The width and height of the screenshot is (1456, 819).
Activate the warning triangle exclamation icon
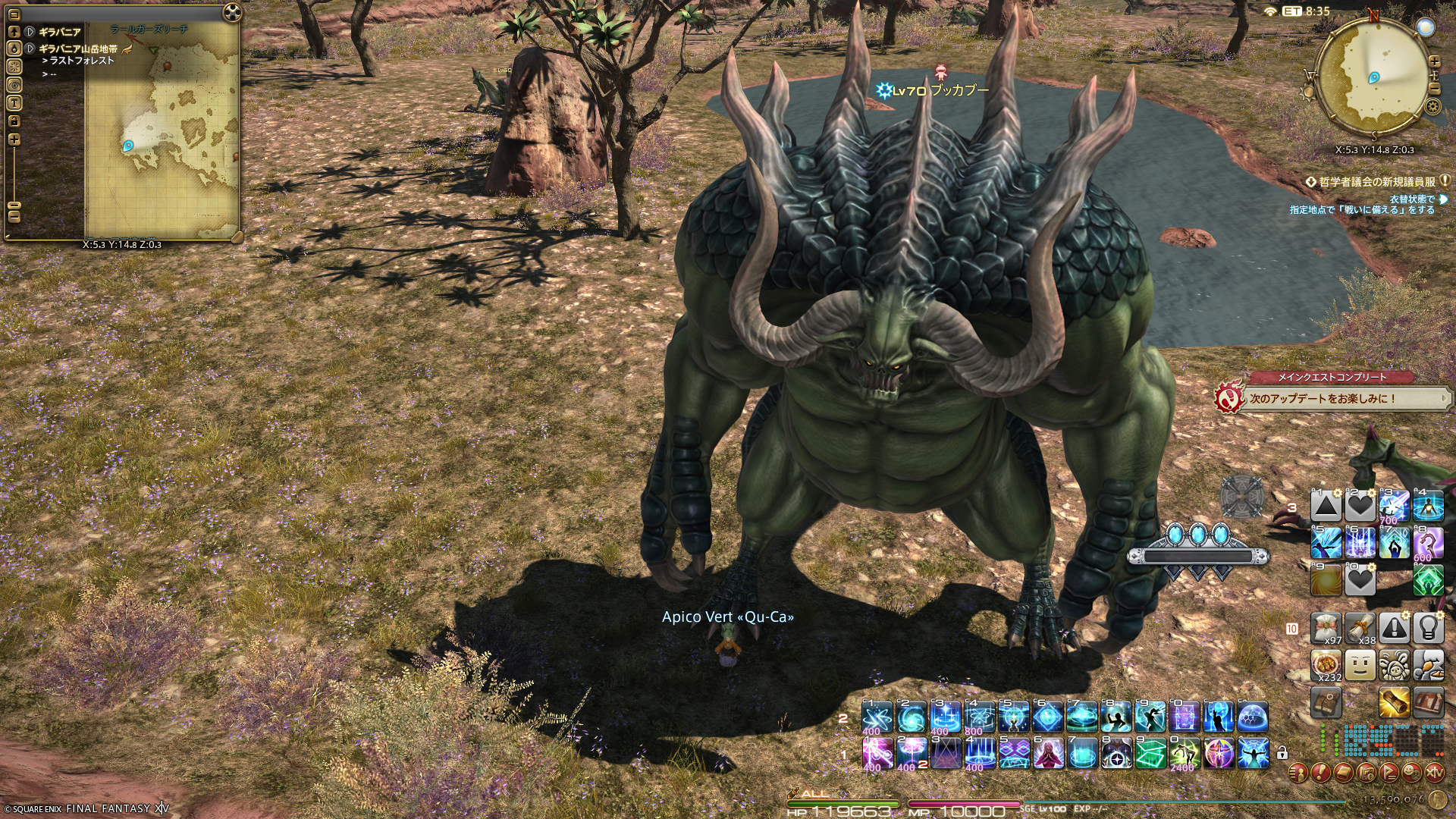point(1394,628)
